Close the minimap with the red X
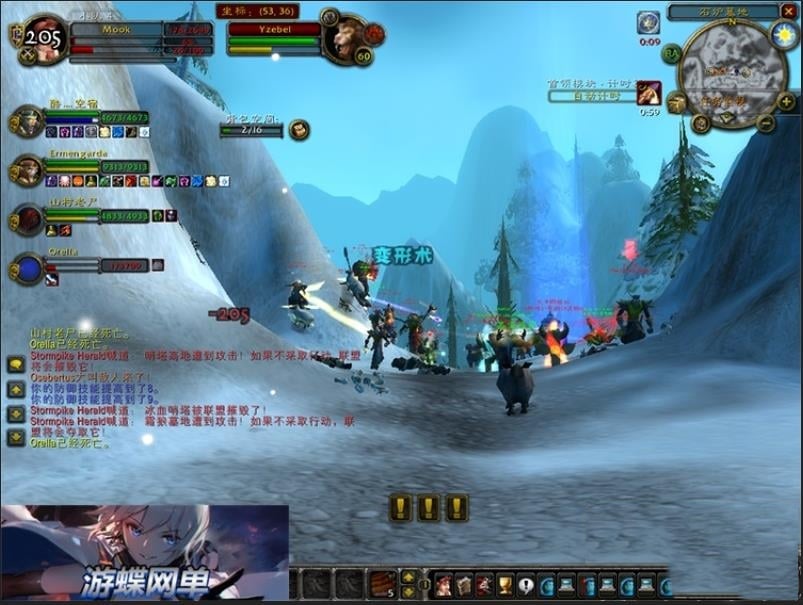The height and width of the screenshot is (605, 803). tap(787, 12)
